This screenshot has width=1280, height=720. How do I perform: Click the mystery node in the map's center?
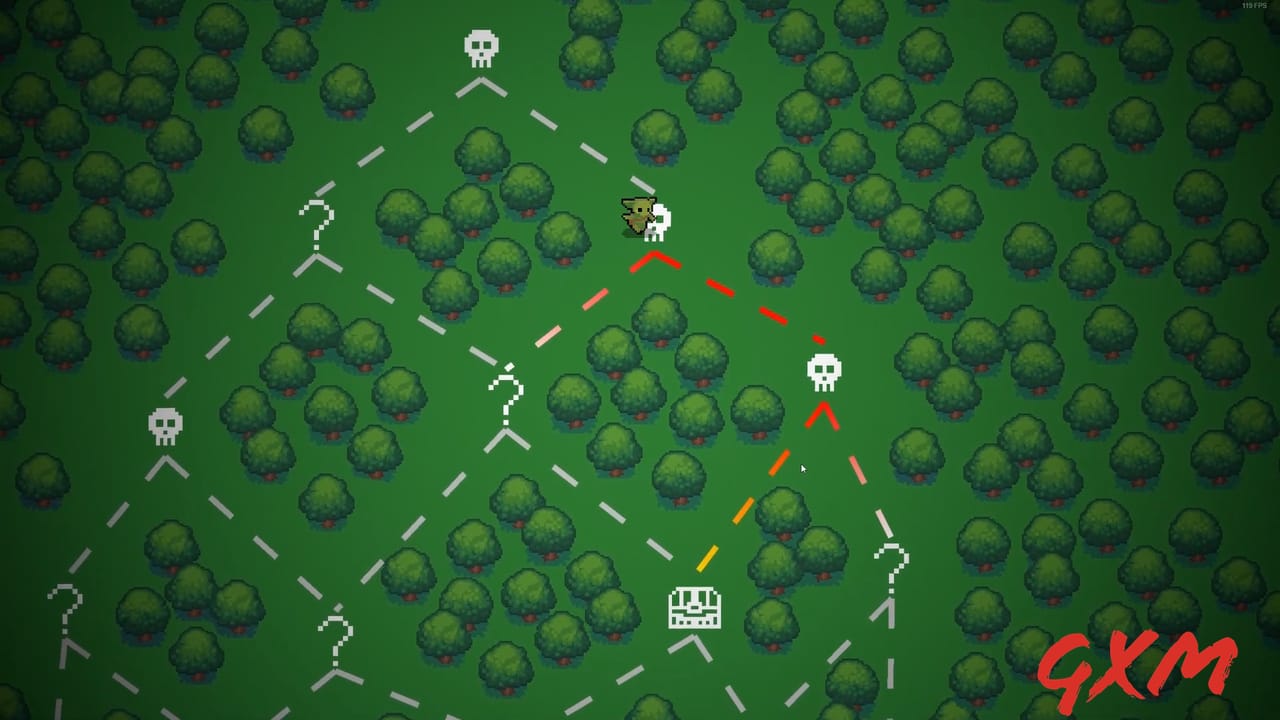(507, 390)
